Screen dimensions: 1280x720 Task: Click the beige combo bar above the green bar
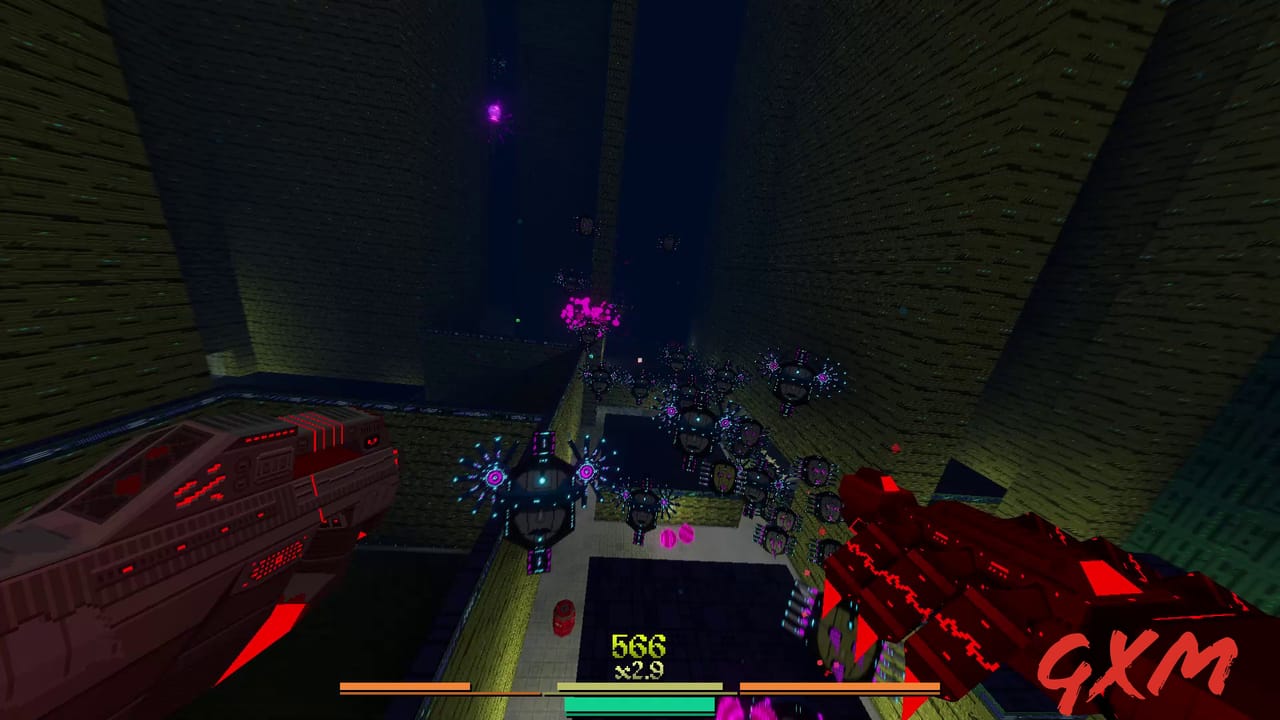click(640, 684)
